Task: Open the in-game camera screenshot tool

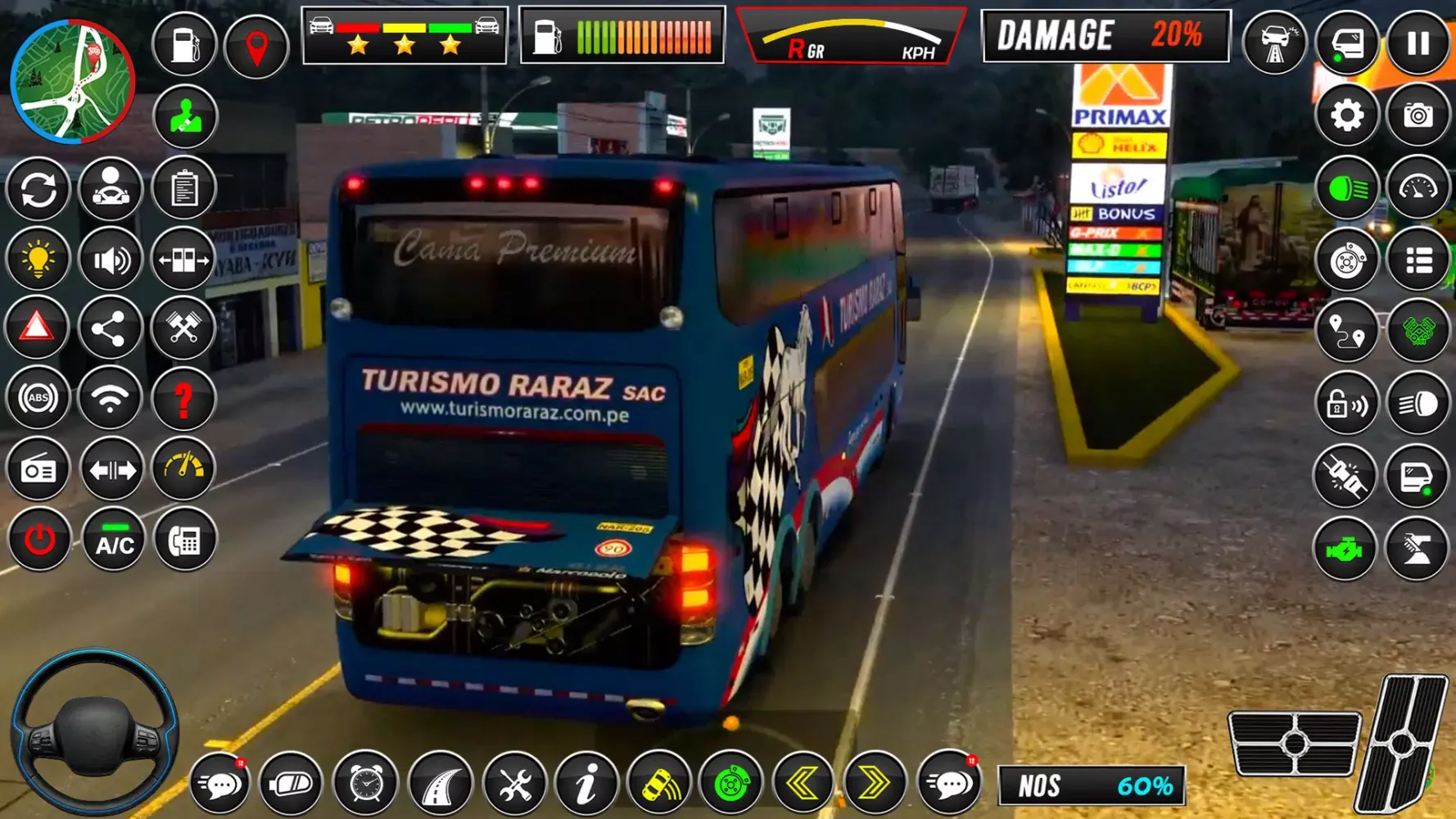Action: click(x=1419, y=115)
